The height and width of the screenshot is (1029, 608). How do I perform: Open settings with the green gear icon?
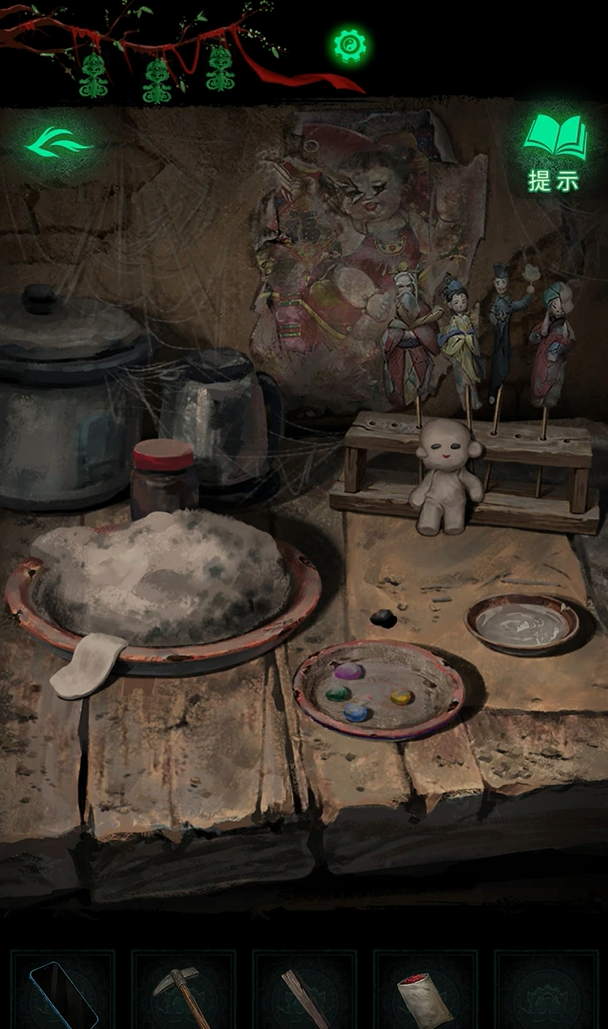pyautogui.click(x=349, y=45)
